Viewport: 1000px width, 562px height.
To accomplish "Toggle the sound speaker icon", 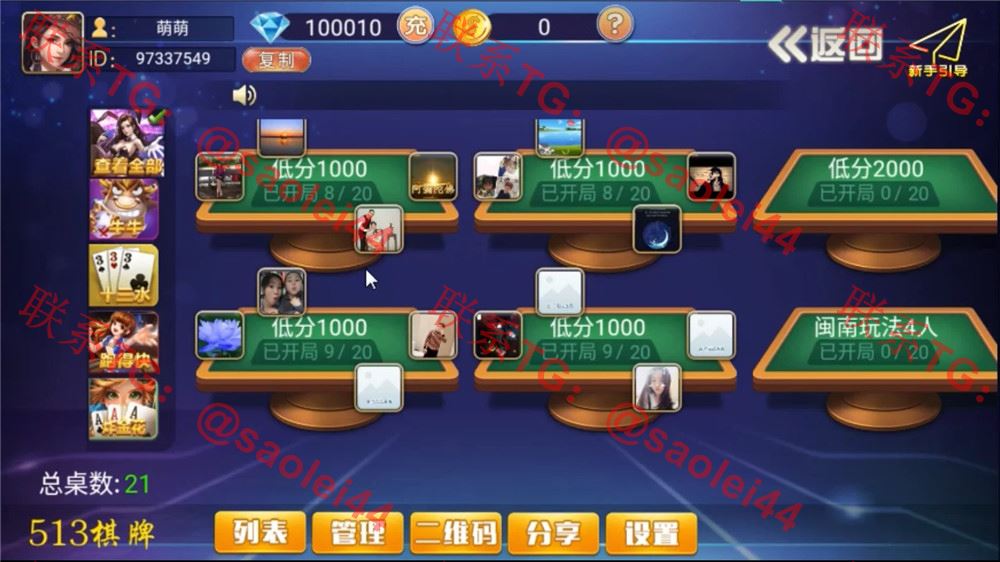I will click(x=244, y=95).
